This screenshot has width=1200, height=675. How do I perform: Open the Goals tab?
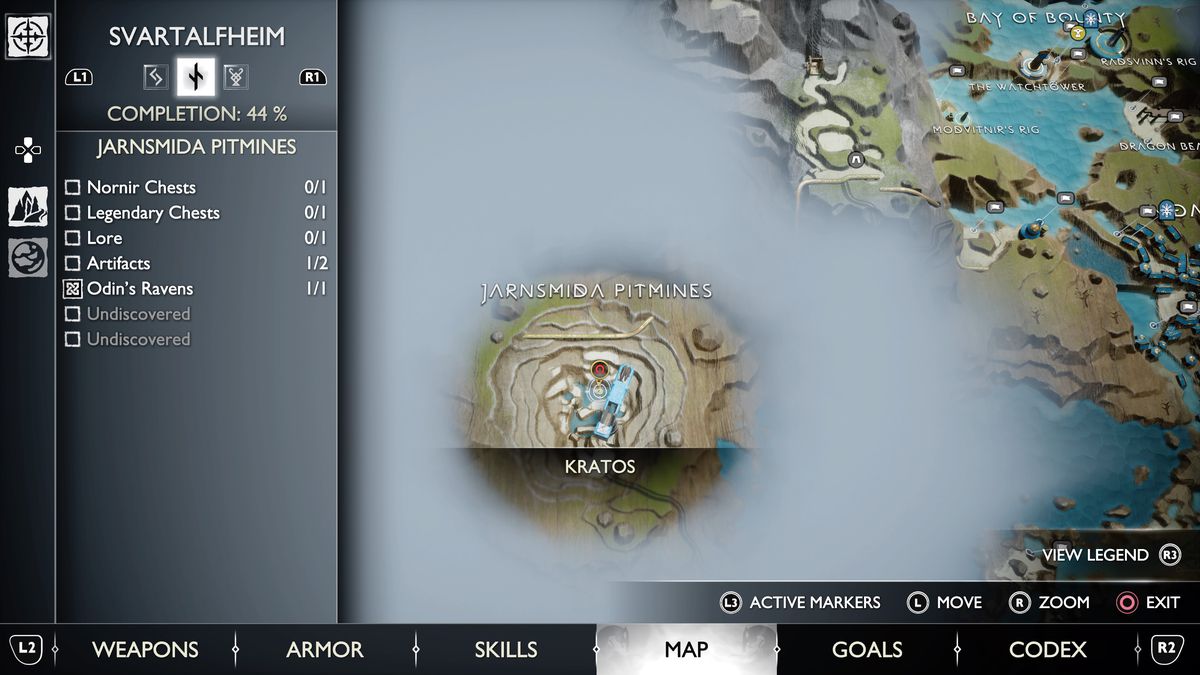(x=867, y=650)
